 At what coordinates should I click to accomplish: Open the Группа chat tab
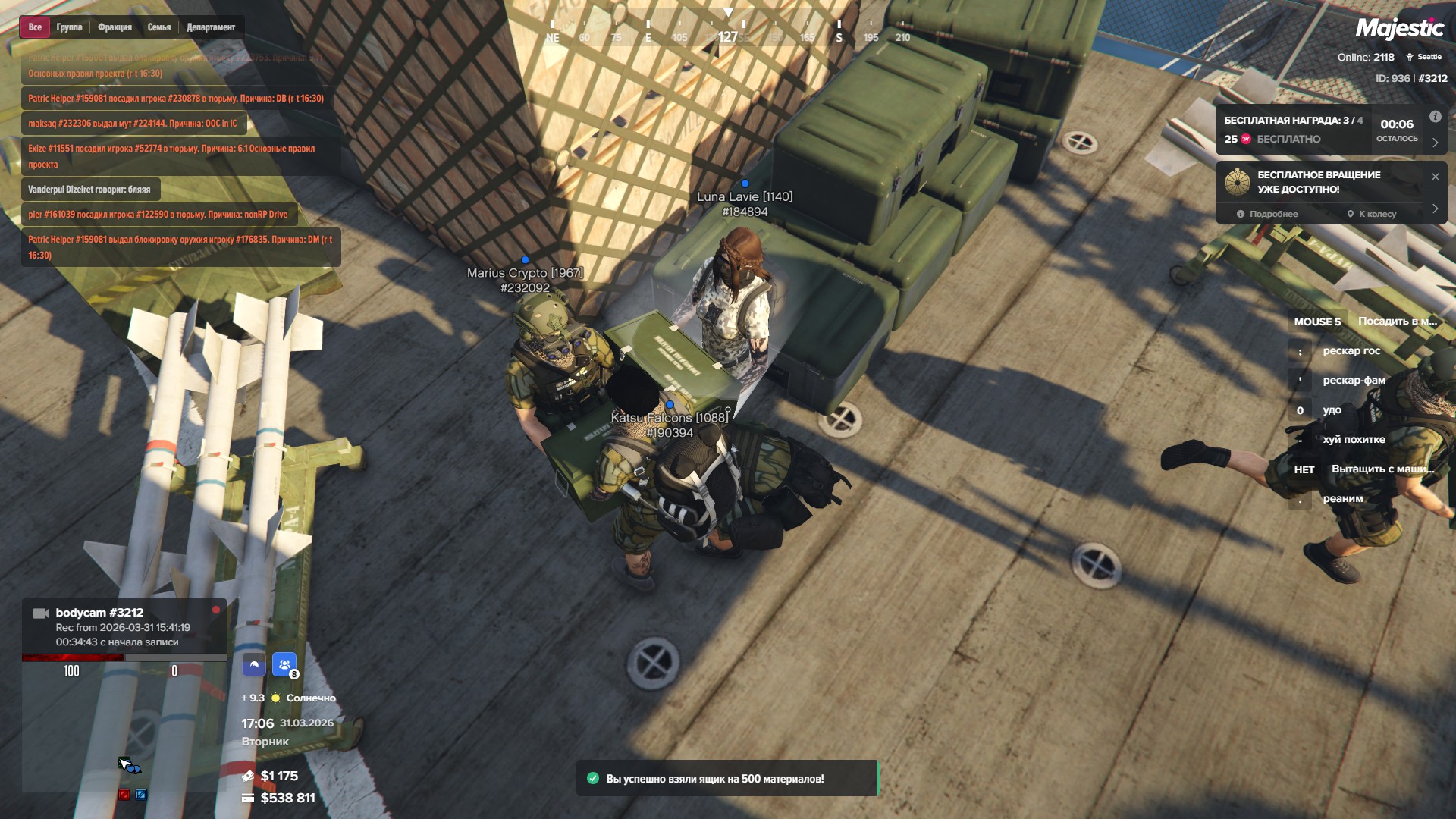point(69,27)
